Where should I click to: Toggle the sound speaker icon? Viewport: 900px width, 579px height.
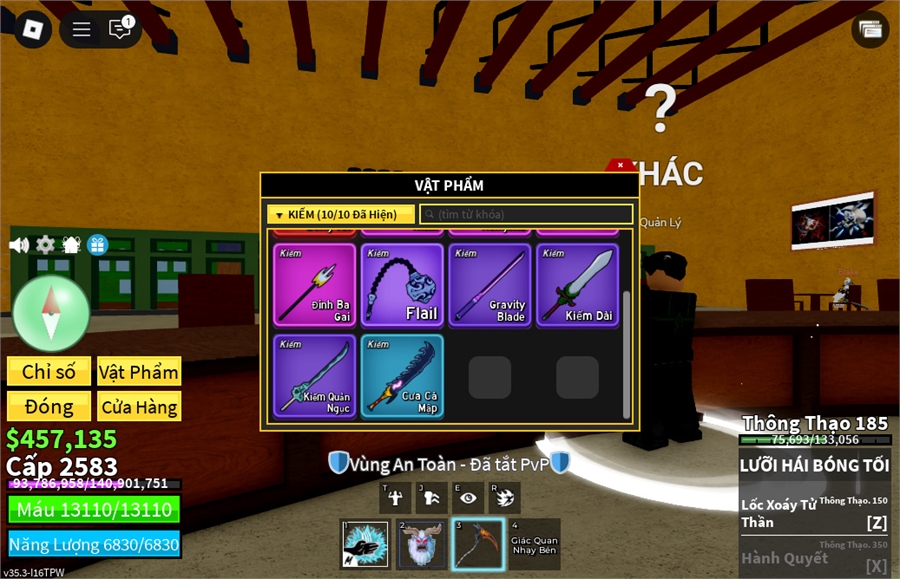[x=19, y=245]
